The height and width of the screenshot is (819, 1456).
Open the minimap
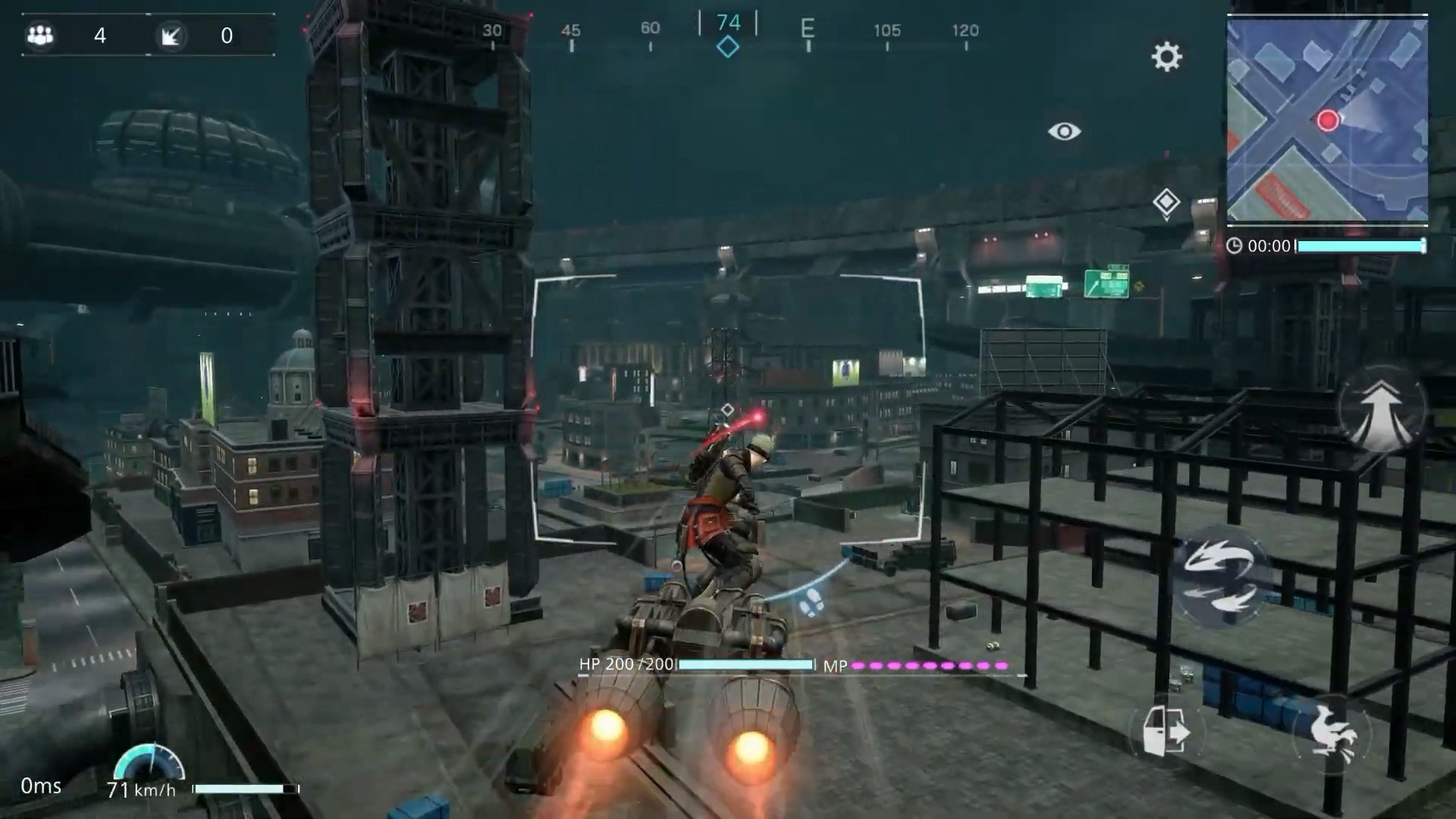point(1327,120)
